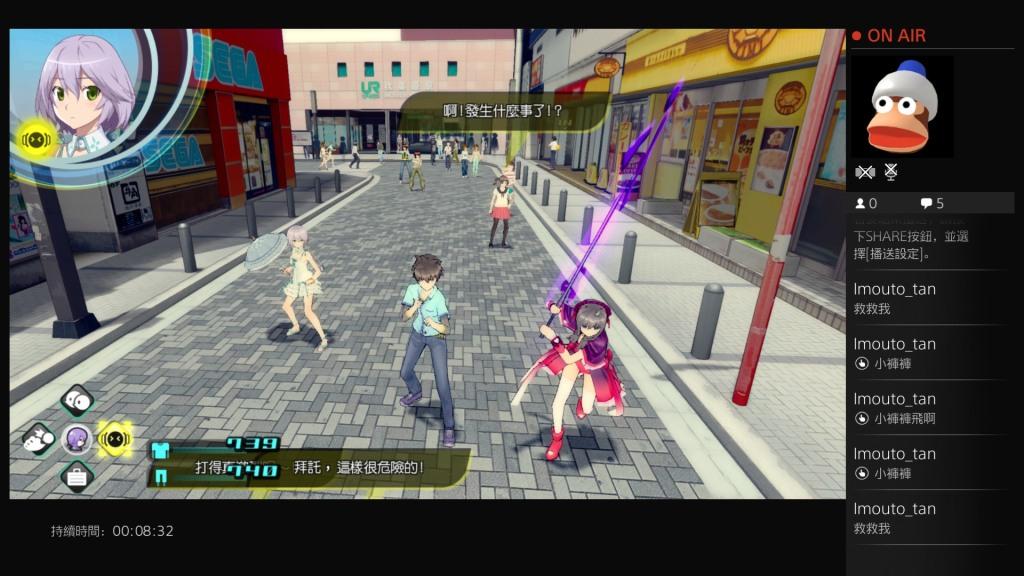Show the viewer count indicator
This screenshot has width=1024, height=576.
(x=866, y=203)
